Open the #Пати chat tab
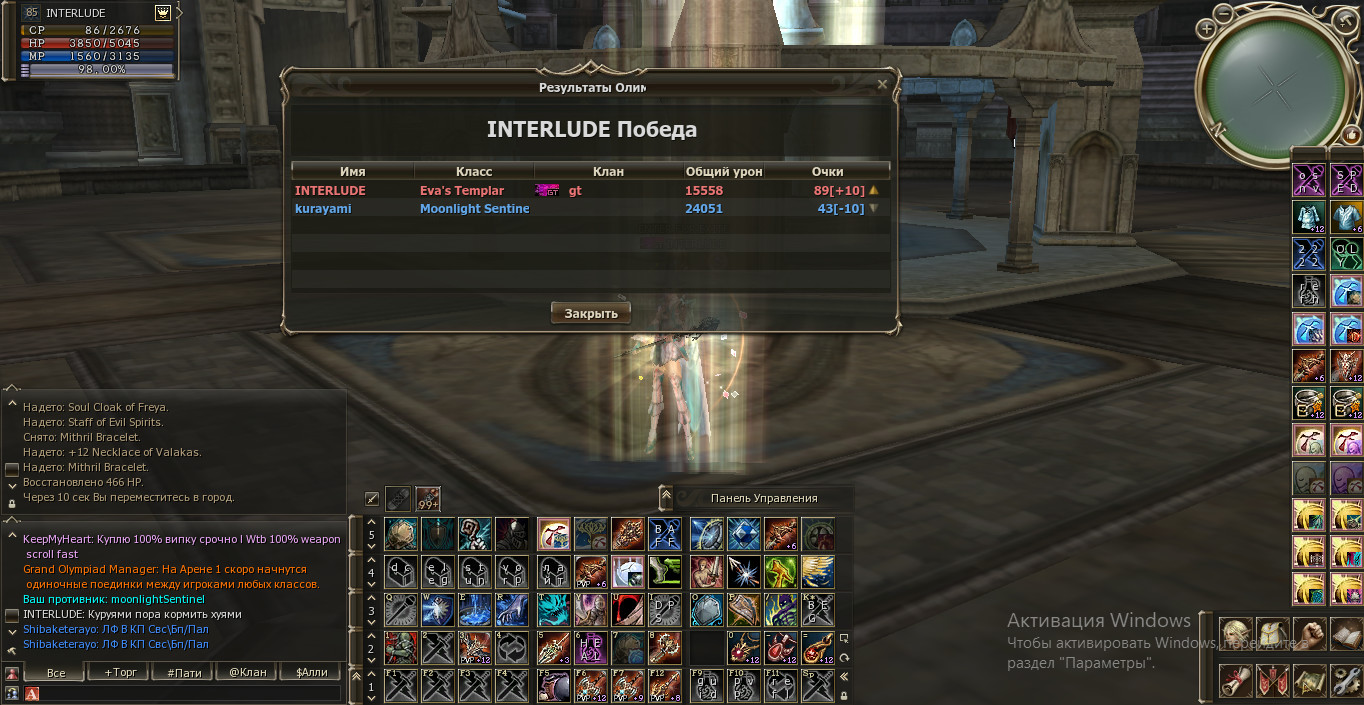Screen dimensions: 1364x705 tap(184, 672)
